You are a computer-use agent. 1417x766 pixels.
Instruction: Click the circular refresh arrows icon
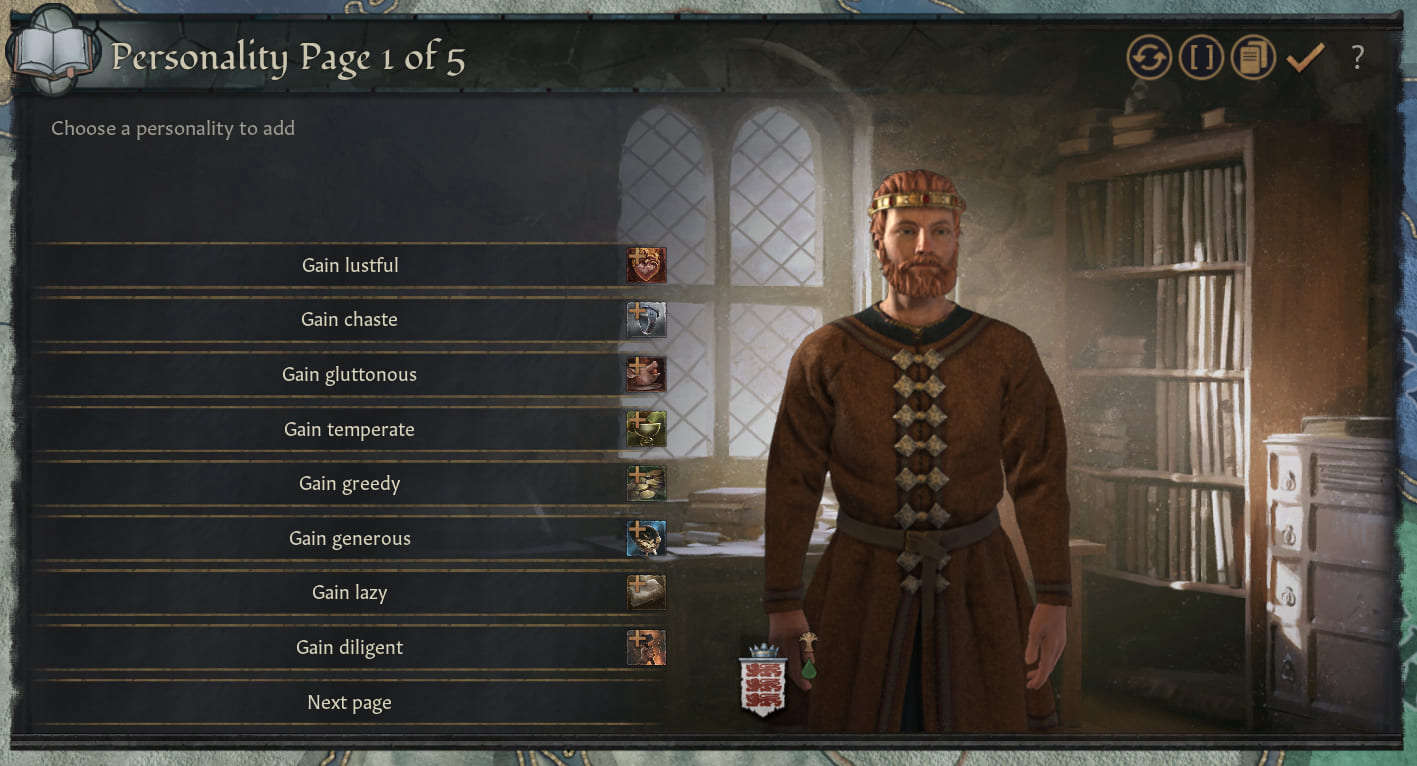[1148, 57]
